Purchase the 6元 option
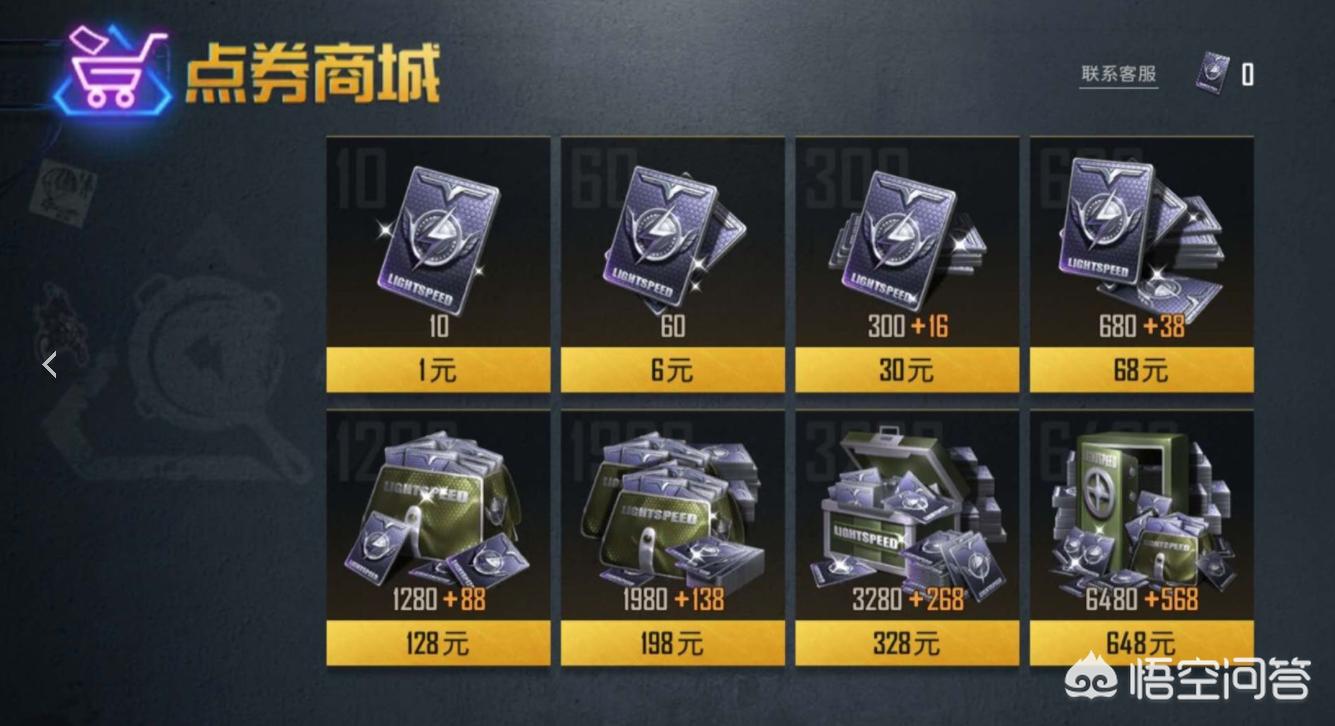 pos(672,371)
